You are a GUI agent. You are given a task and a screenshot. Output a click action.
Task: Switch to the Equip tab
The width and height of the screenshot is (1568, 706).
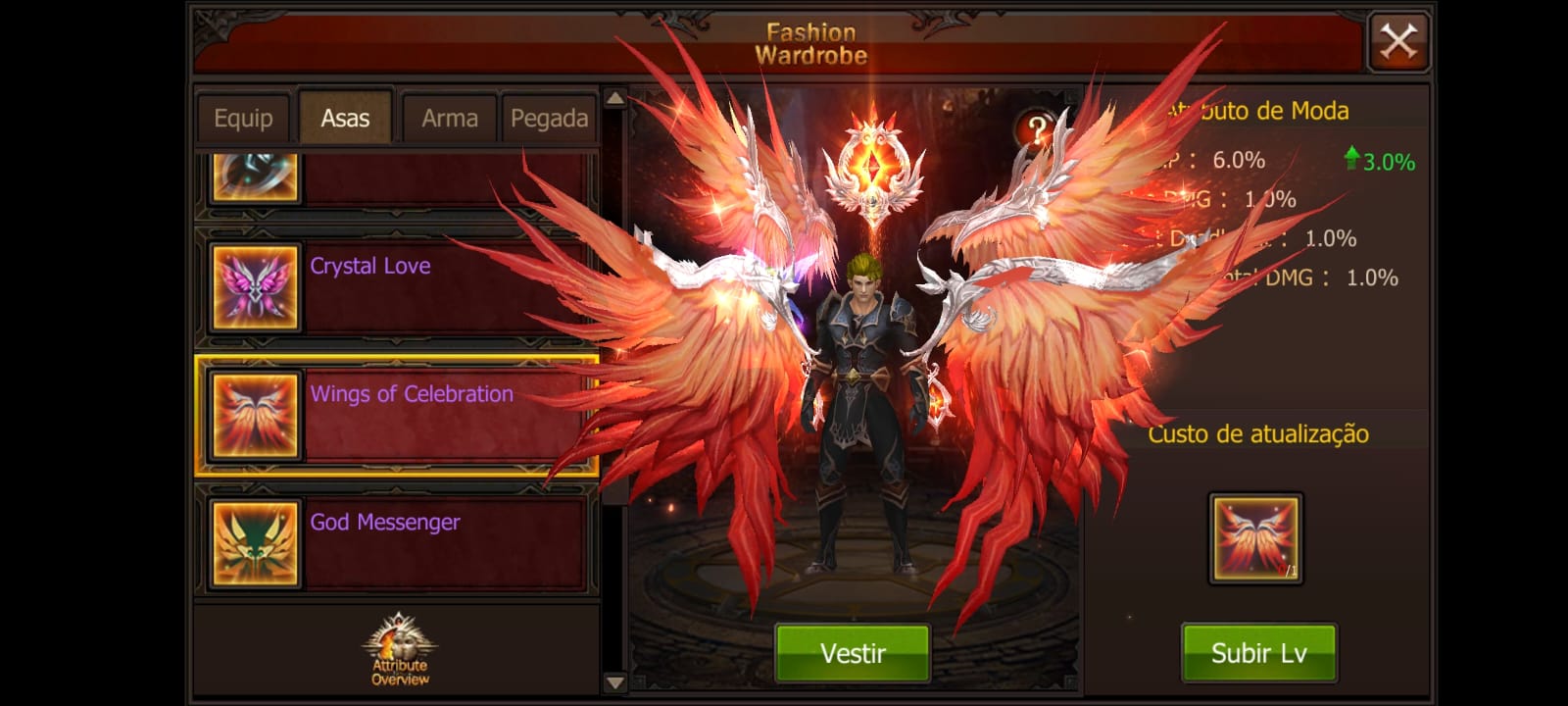(243, 119)
